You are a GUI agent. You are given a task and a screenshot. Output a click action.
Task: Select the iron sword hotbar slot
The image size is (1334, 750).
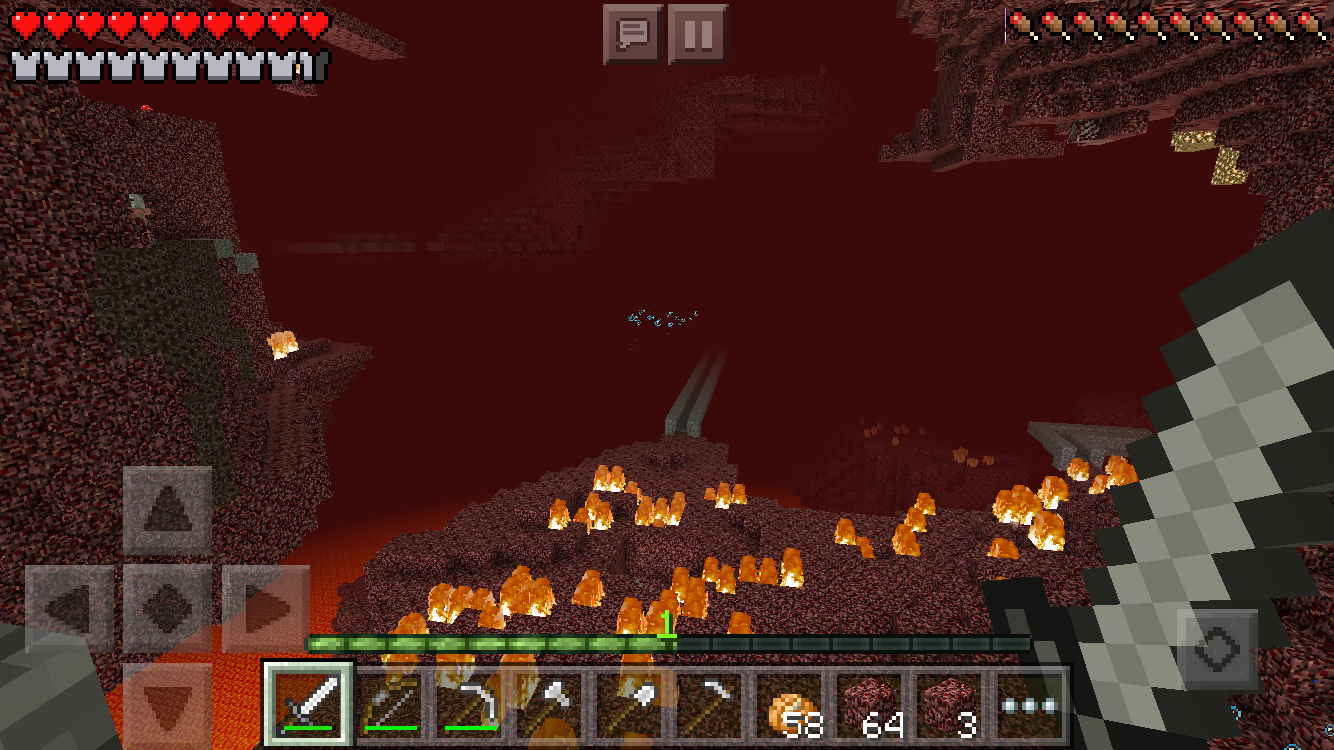[309, 704]
